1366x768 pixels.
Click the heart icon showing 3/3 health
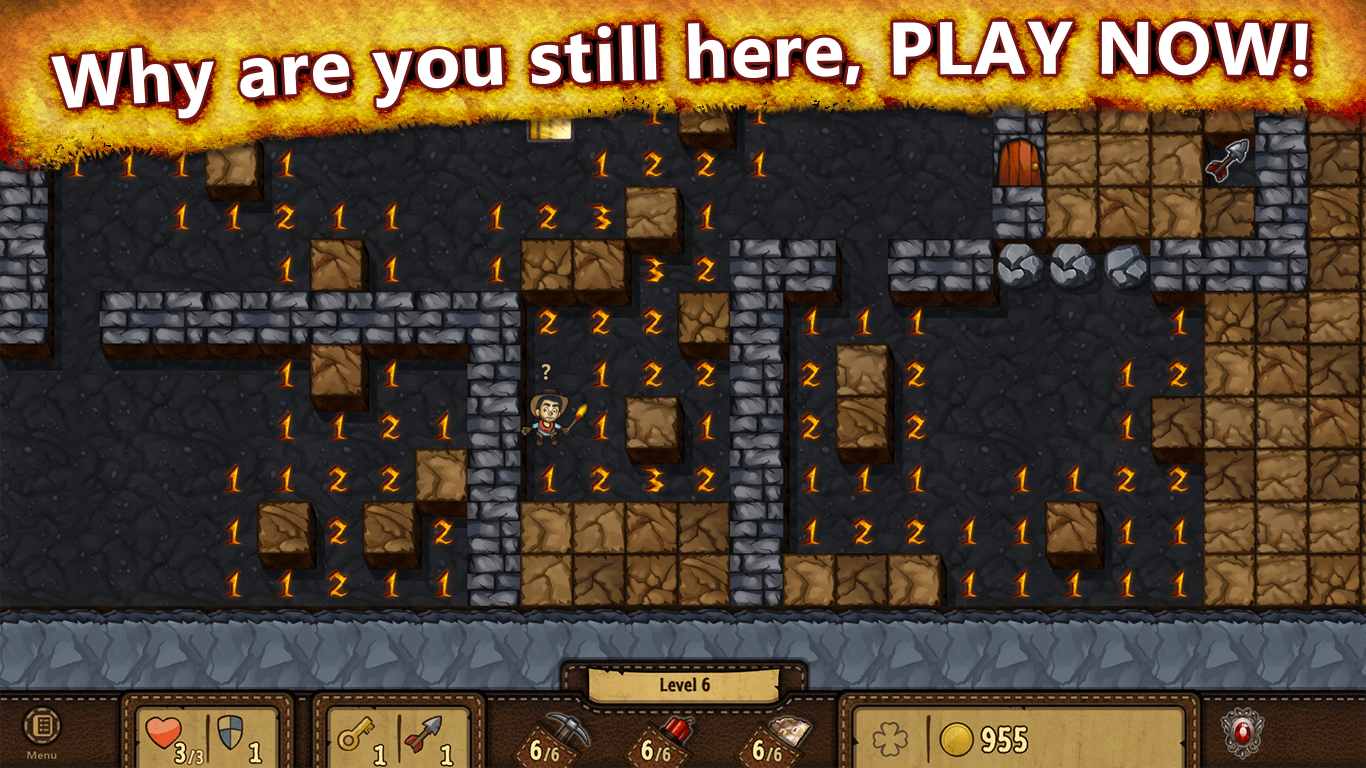point(163,733)
